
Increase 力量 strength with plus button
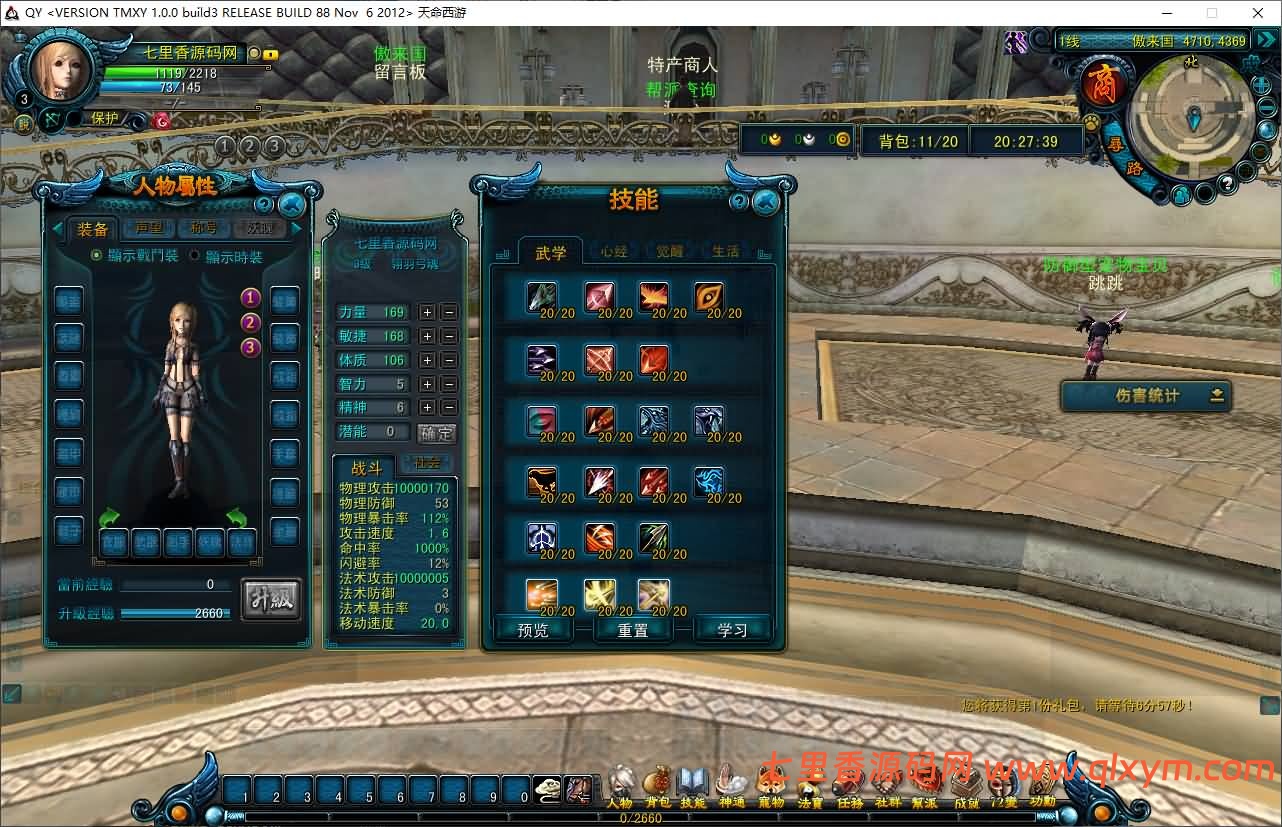click(427, 312)
